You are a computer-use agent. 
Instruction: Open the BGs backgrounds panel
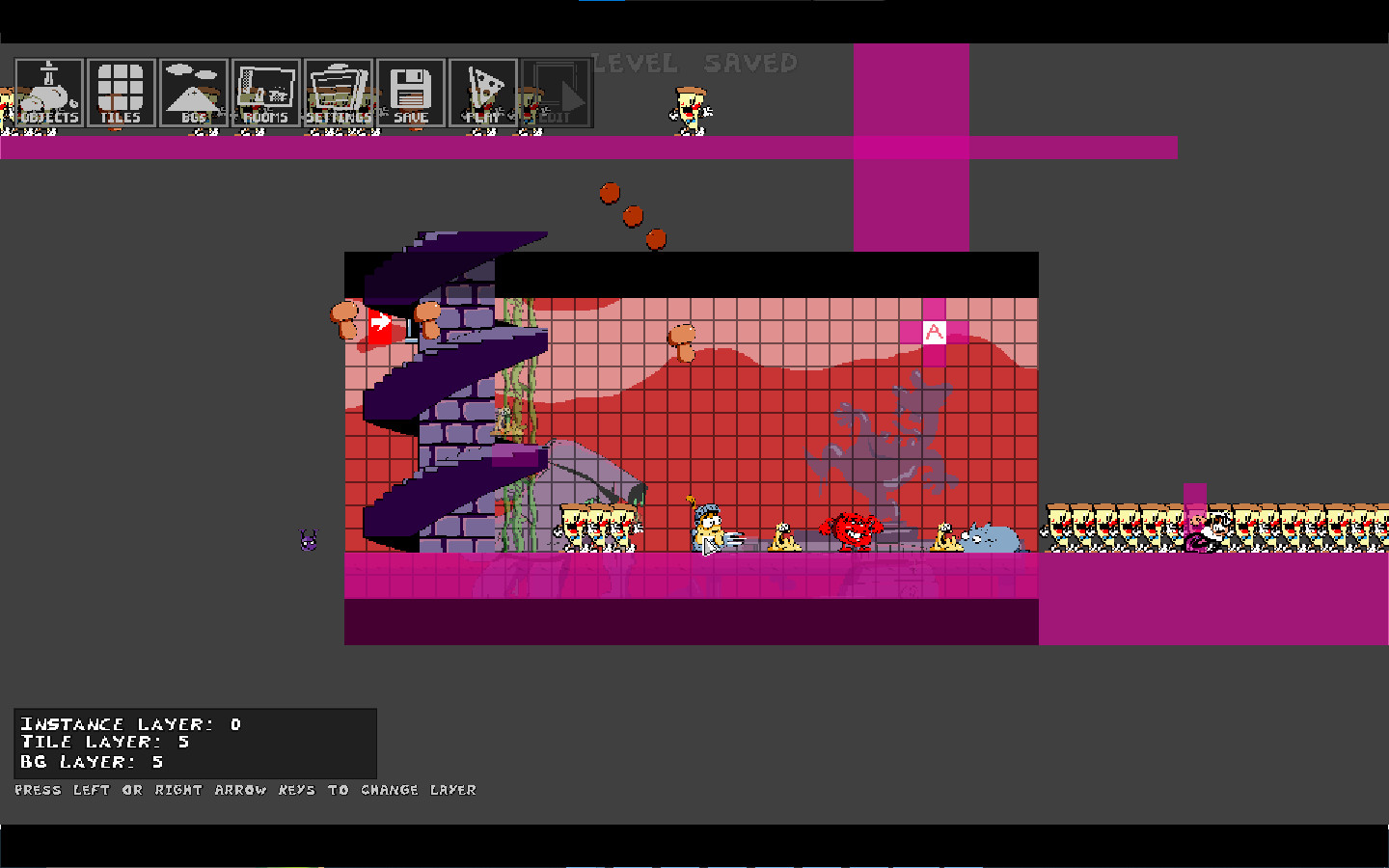point(193,93)
